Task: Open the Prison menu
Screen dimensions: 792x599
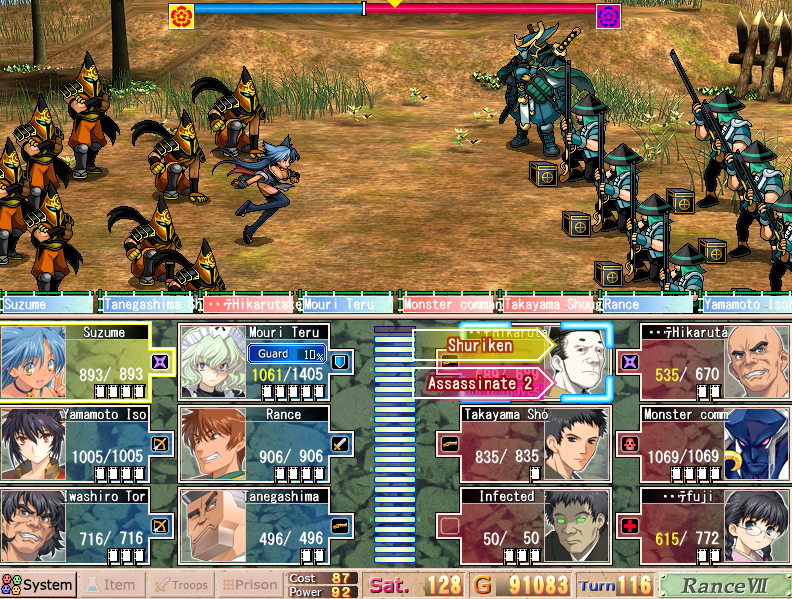Action: click(250, 585)
